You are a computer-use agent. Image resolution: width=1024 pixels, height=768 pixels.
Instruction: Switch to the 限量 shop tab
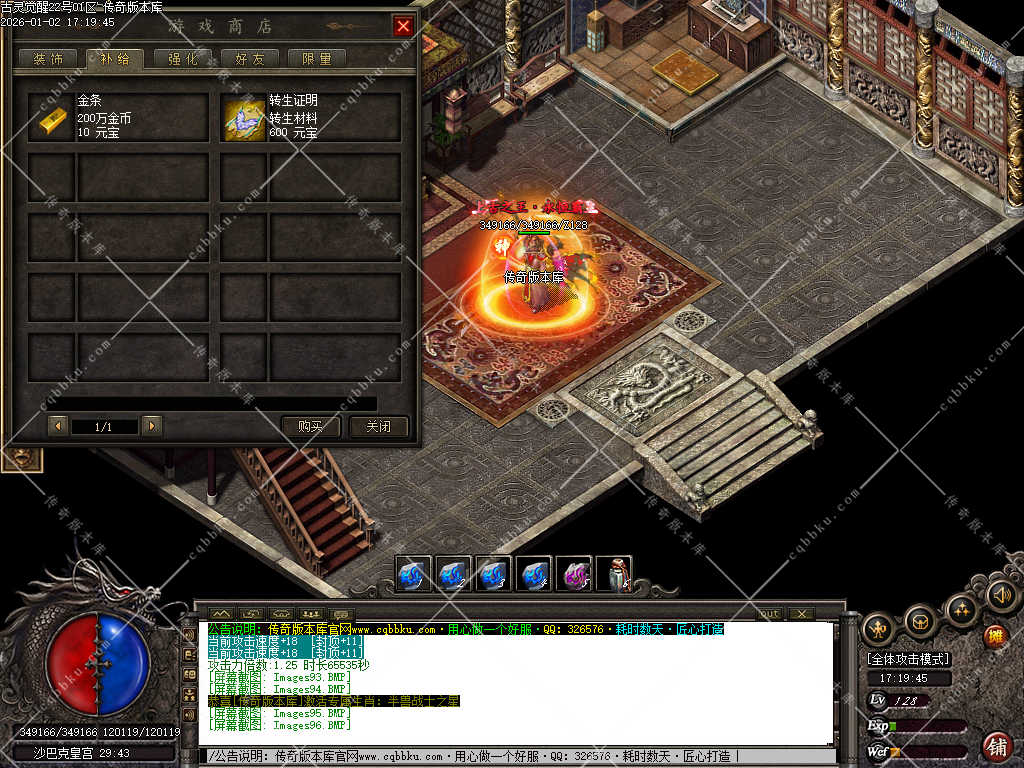coord(316,59)
